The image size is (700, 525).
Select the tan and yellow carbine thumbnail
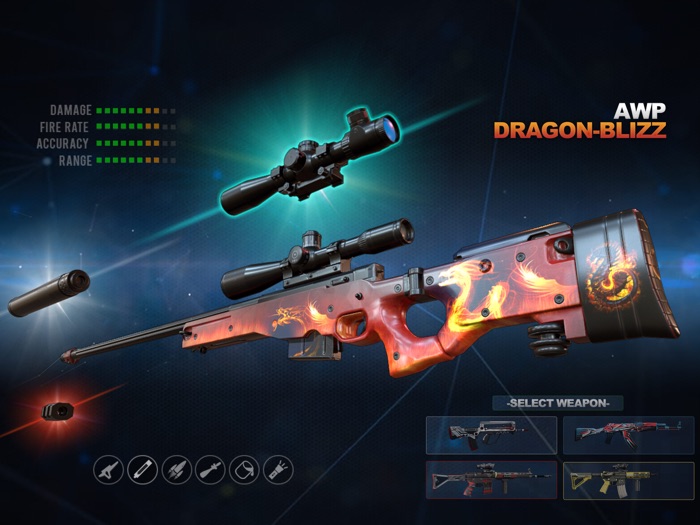(628, 480)
